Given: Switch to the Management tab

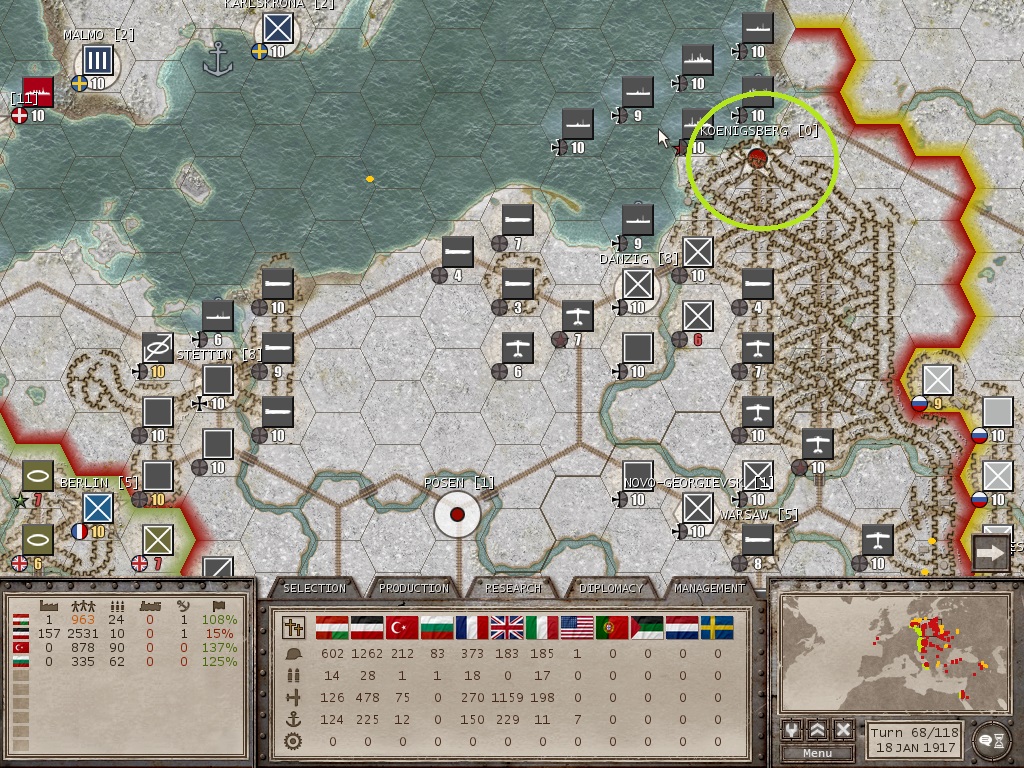Looking at the screenshot, I should [x=709, y=588].
